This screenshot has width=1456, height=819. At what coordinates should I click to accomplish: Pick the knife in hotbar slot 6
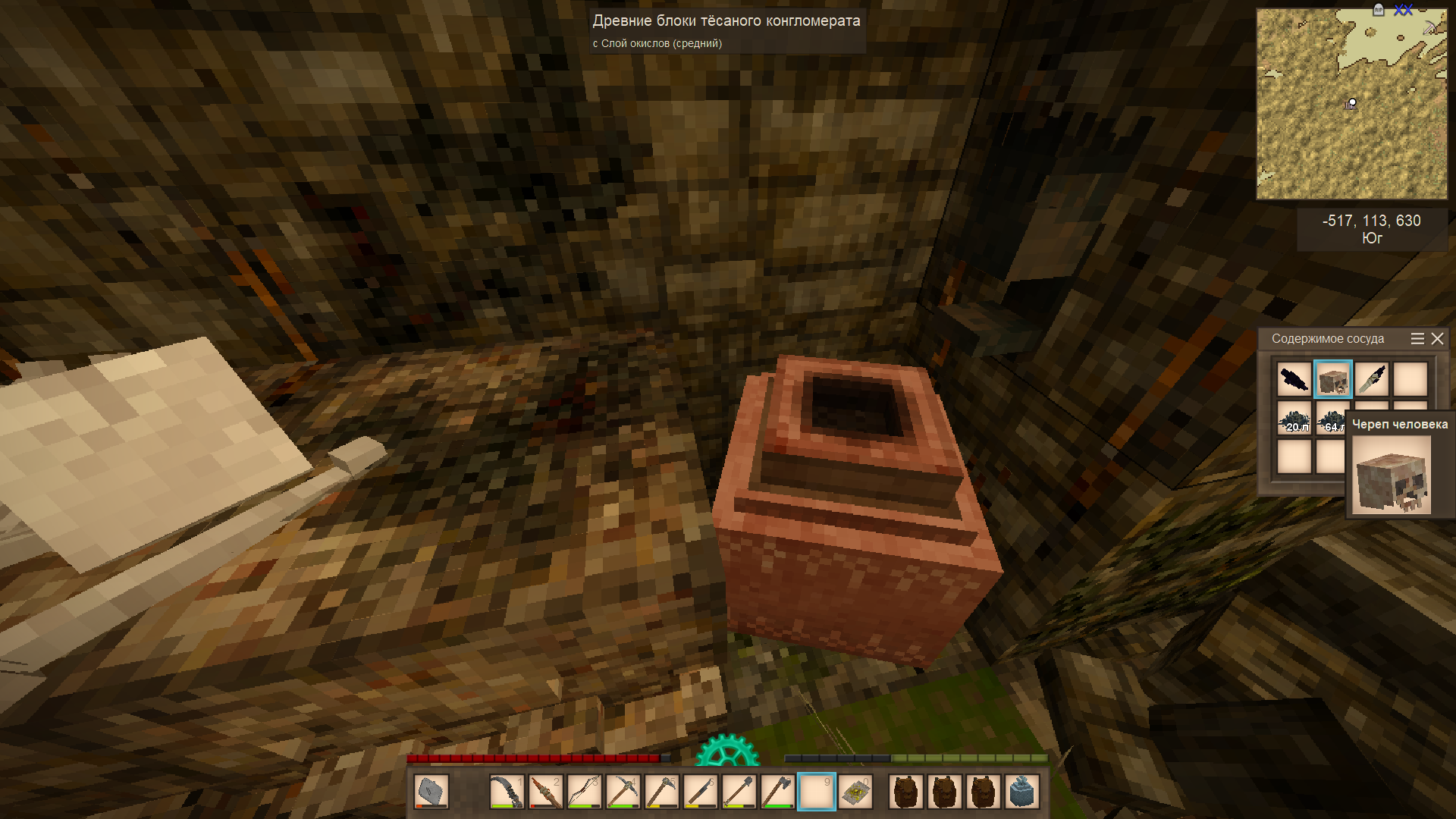pos(700,792)
